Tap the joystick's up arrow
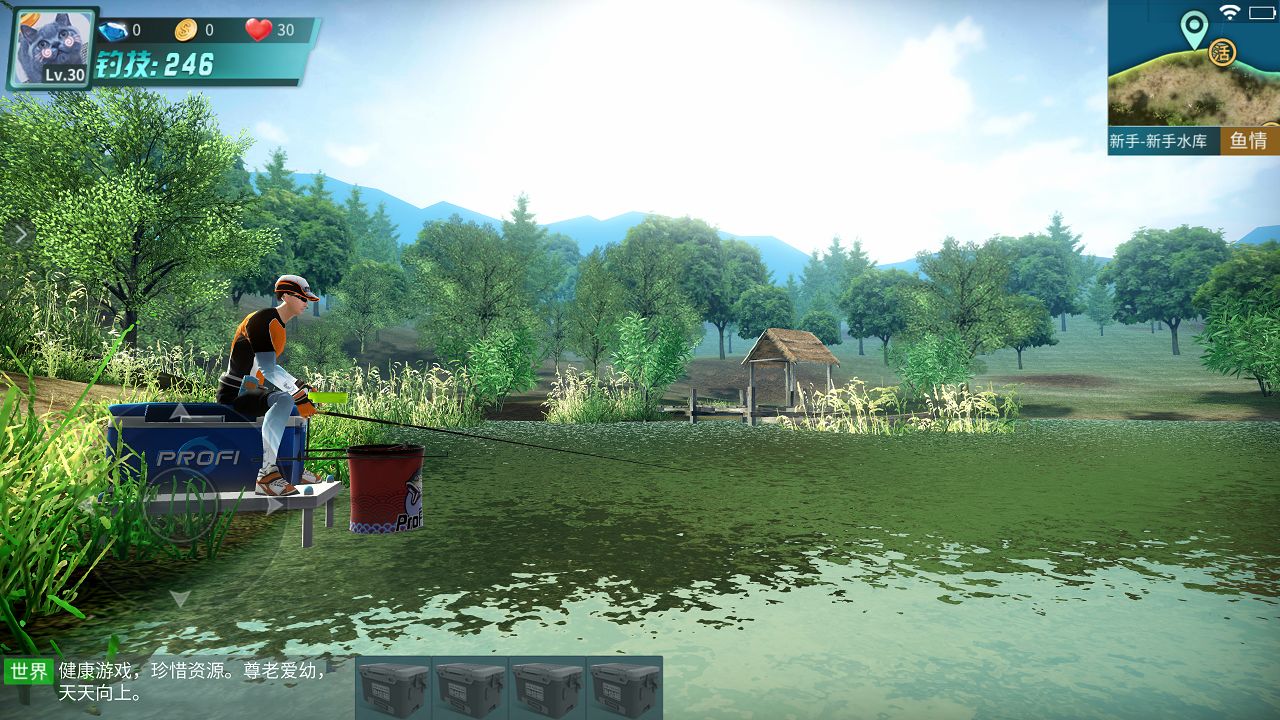Viewport: 1280px width, 720px height. [179, 411]
